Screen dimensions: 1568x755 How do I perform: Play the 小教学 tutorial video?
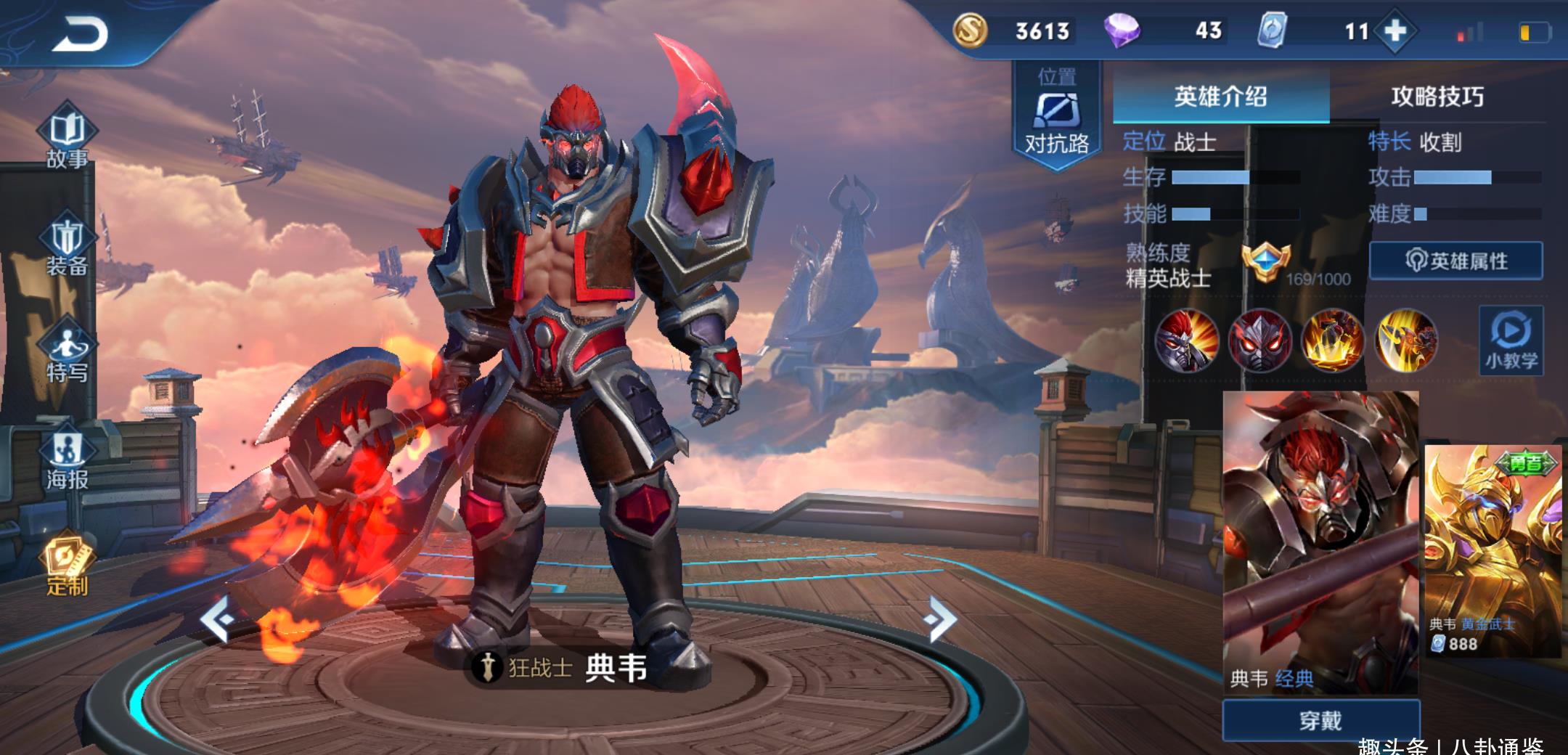click(1511, 340)
